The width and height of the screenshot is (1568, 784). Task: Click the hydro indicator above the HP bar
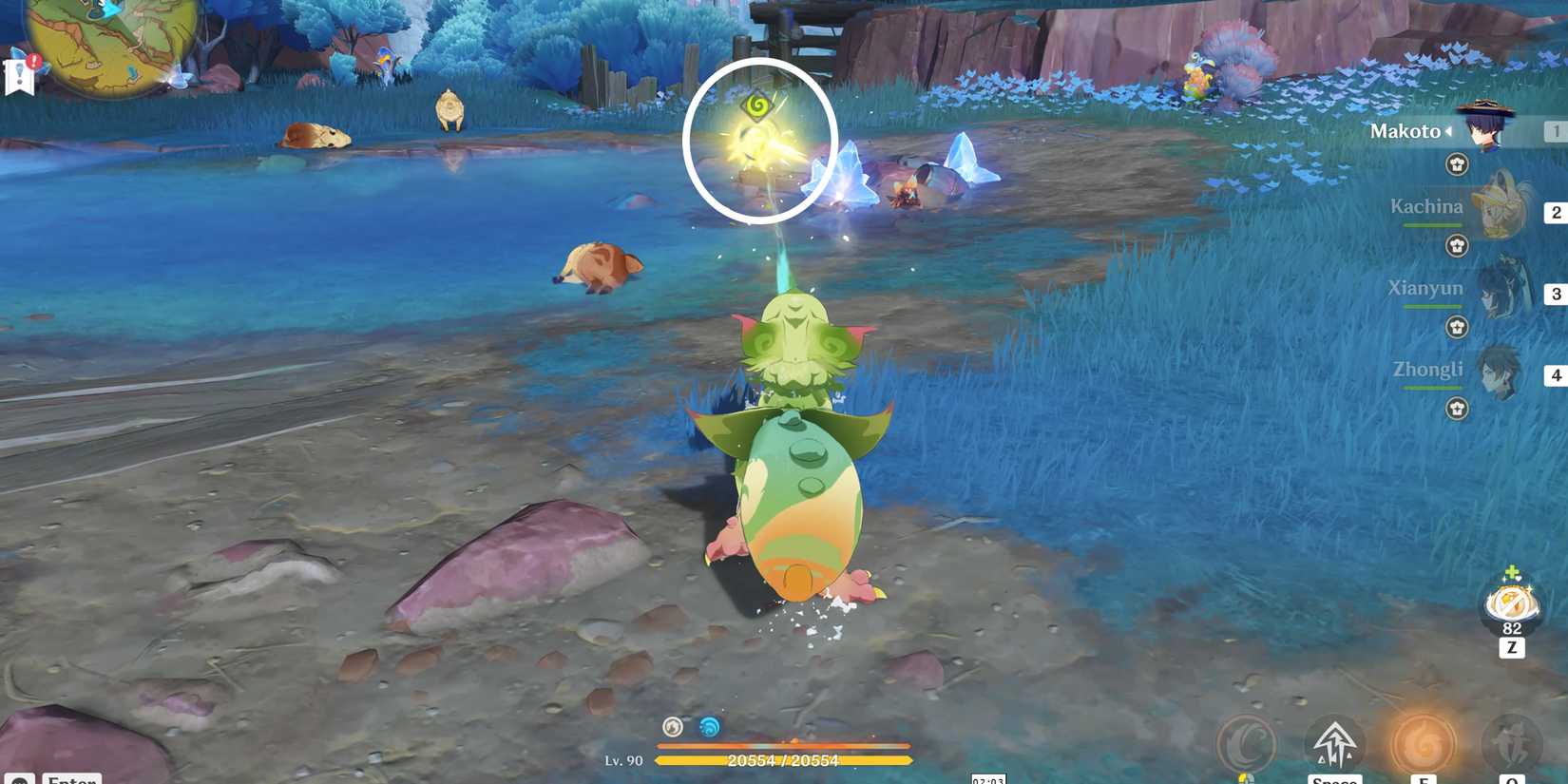point(708,726)
